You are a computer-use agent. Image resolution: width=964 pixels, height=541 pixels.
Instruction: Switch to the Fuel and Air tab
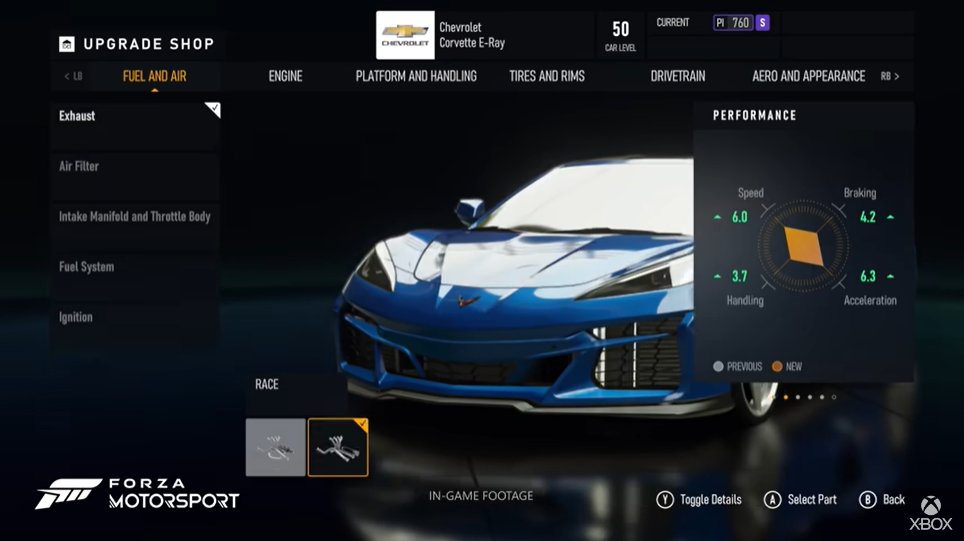click(154, 76)
